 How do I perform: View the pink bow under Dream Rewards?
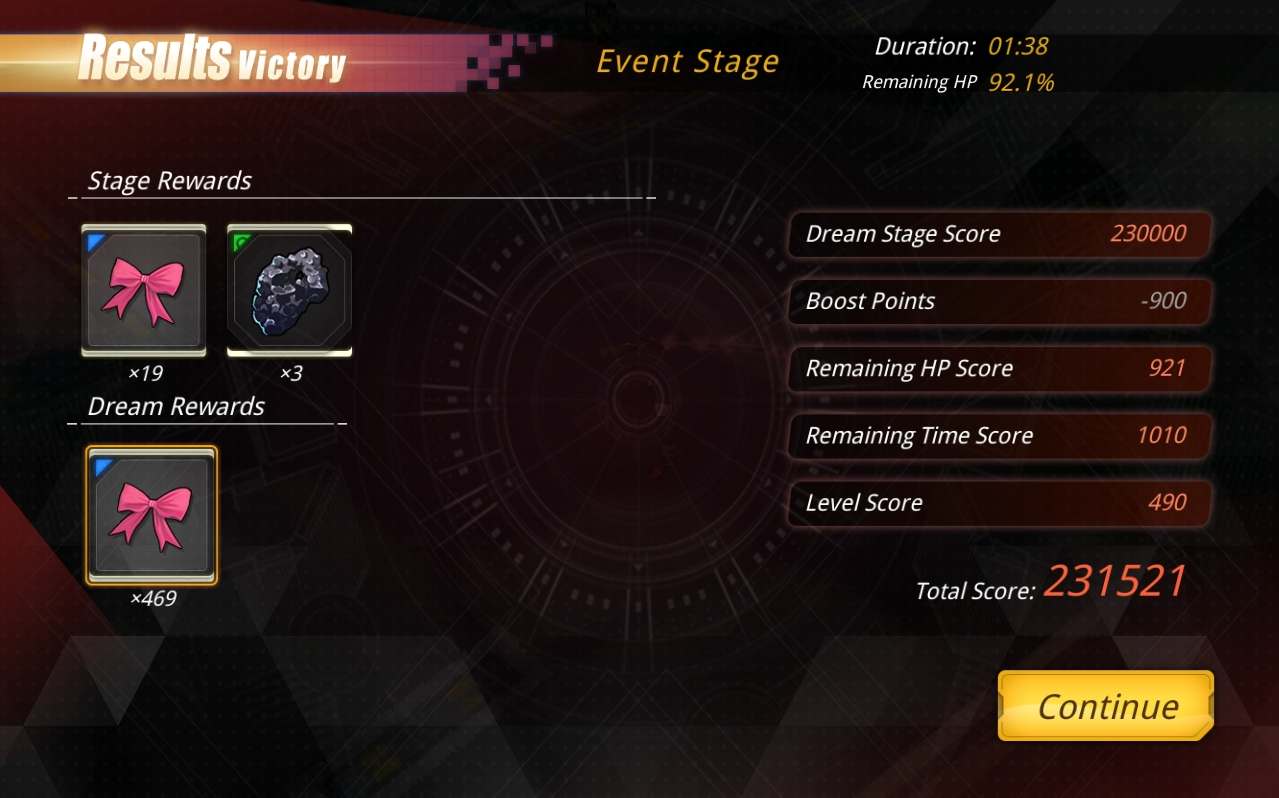(152, 515)
